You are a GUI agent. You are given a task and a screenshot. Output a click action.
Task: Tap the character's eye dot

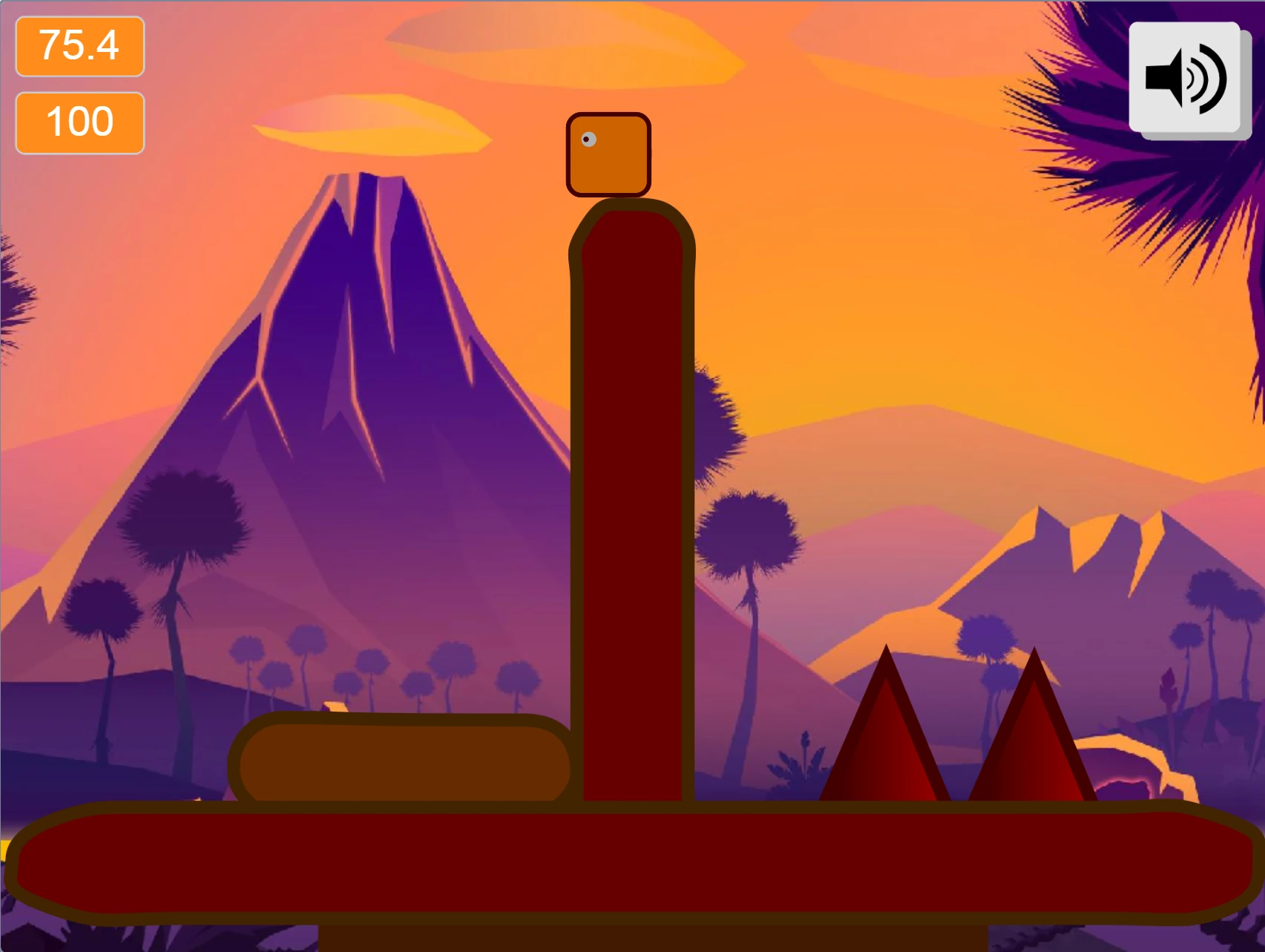click(x=588, y=139)
